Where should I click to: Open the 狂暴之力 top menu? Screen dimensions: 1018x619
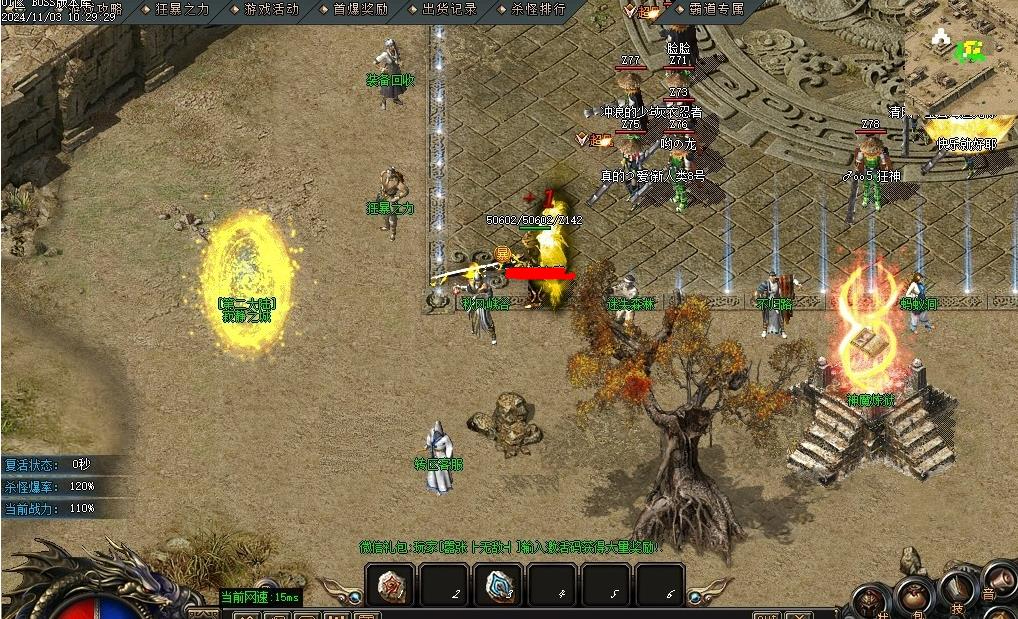(182, 9)
